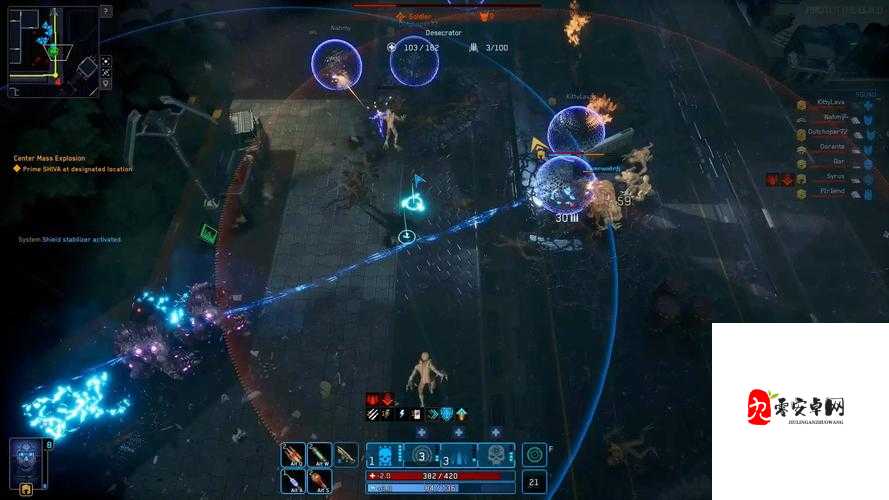This screenshot has height=500, width=889.
Task: Activate the grey skull ability
Action: pos(494,455)
